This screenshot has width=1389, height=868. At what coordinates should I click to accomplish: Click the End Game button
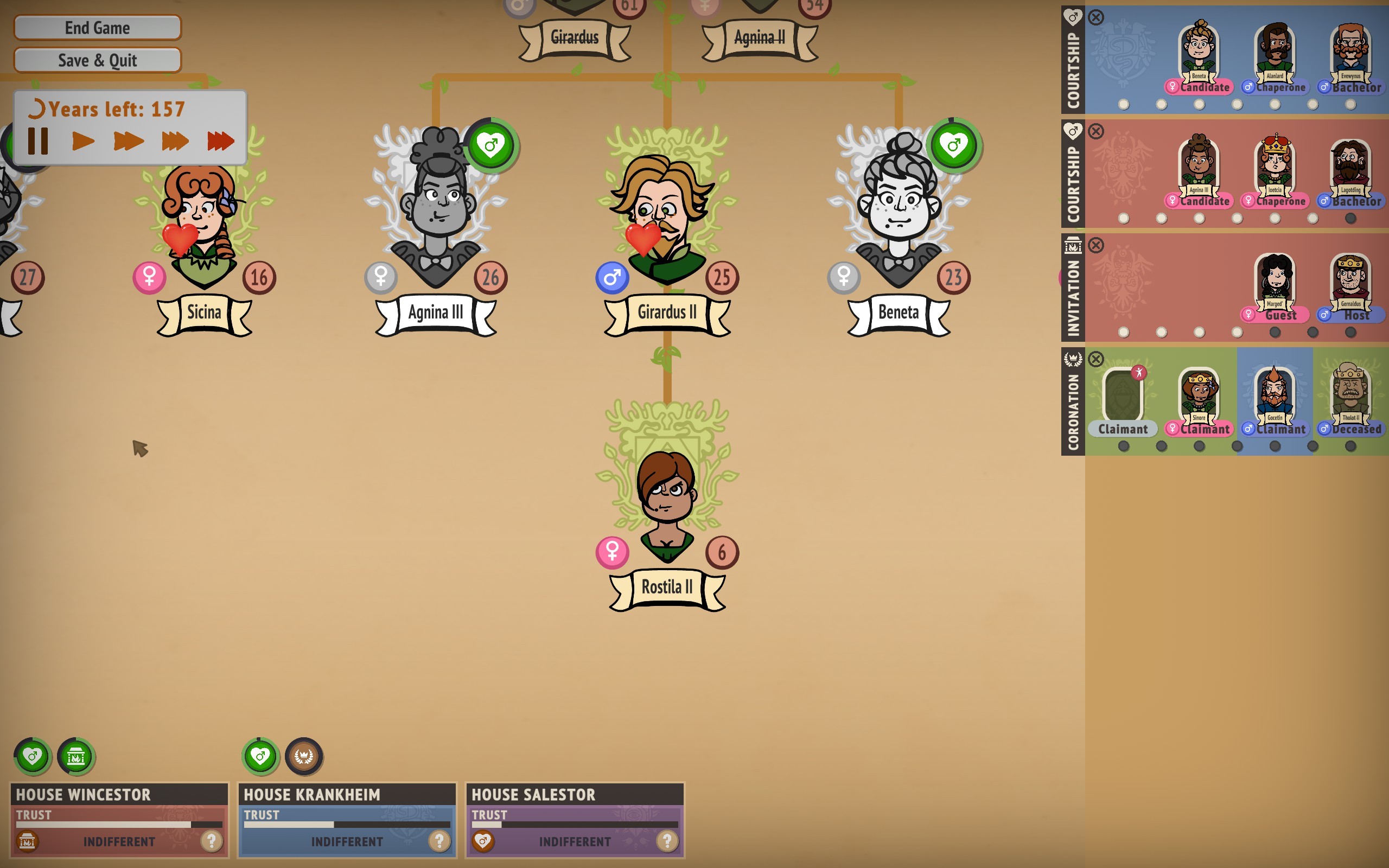(x=98, y=28)
